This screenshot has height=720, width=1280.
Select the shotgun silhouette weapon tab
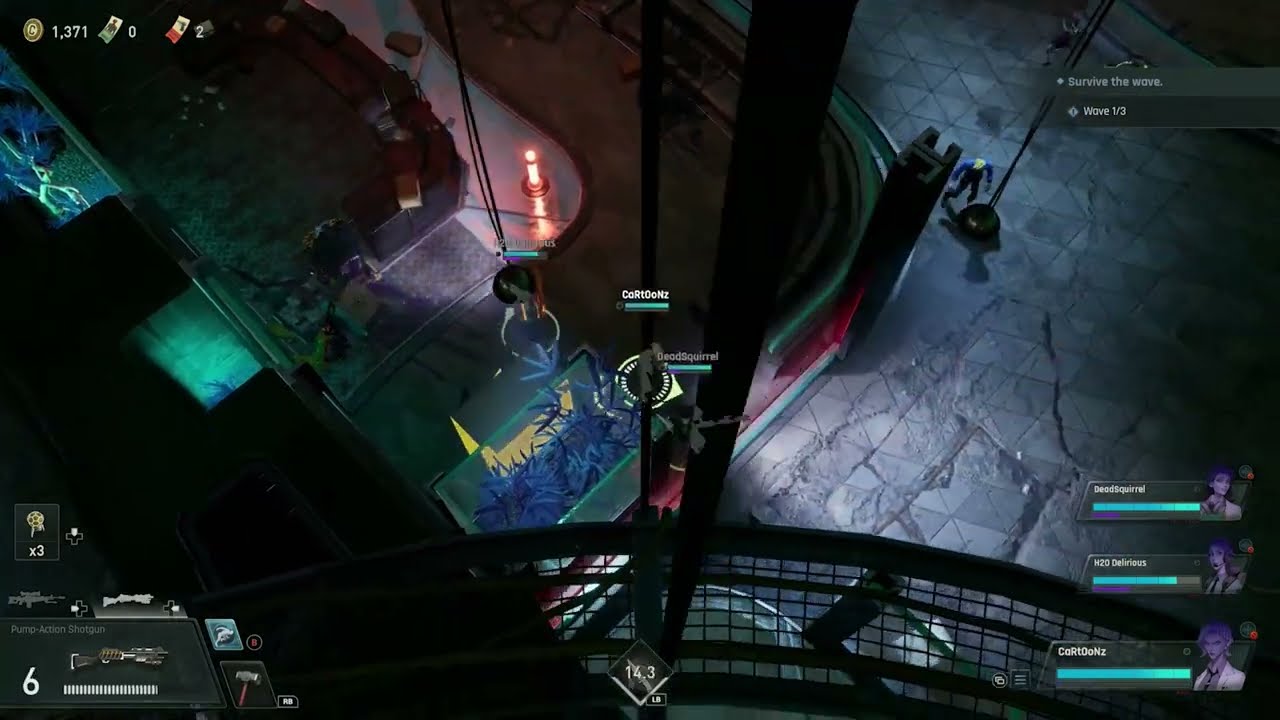click(128, 600)
